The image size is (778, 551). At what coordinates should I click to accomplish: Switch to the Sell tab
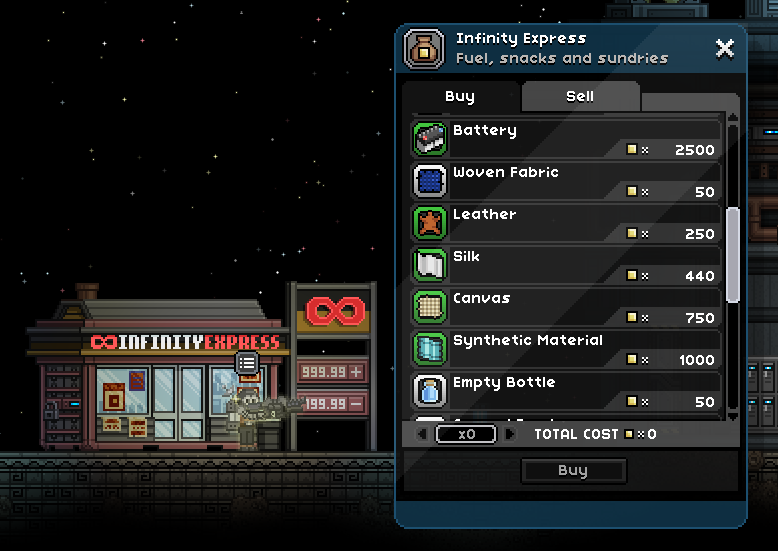click(x=580, y=97)
